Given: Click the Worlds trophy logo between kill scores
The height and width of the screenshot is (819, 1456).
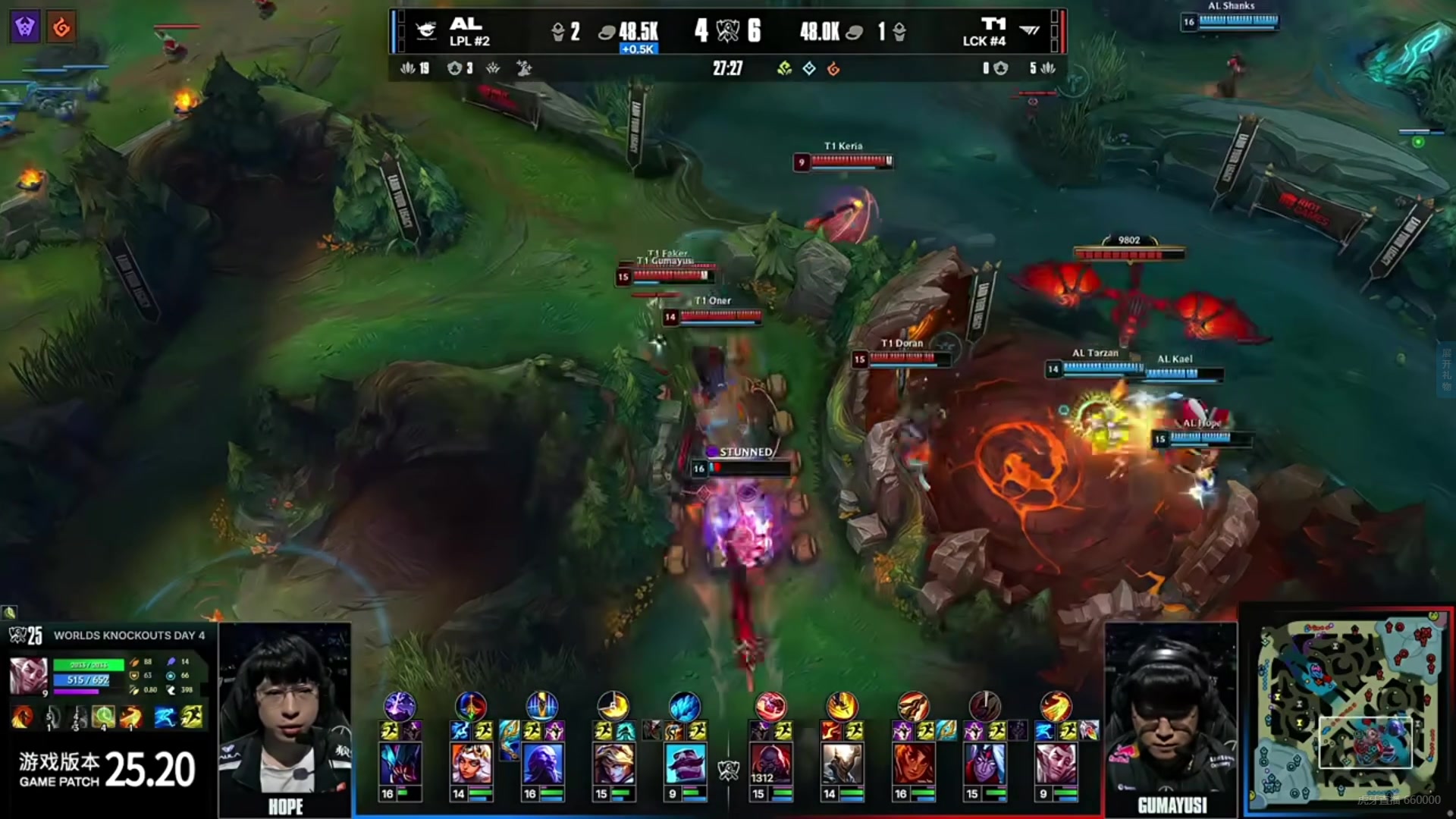Looking at the screenshot, I should point(727,31).
